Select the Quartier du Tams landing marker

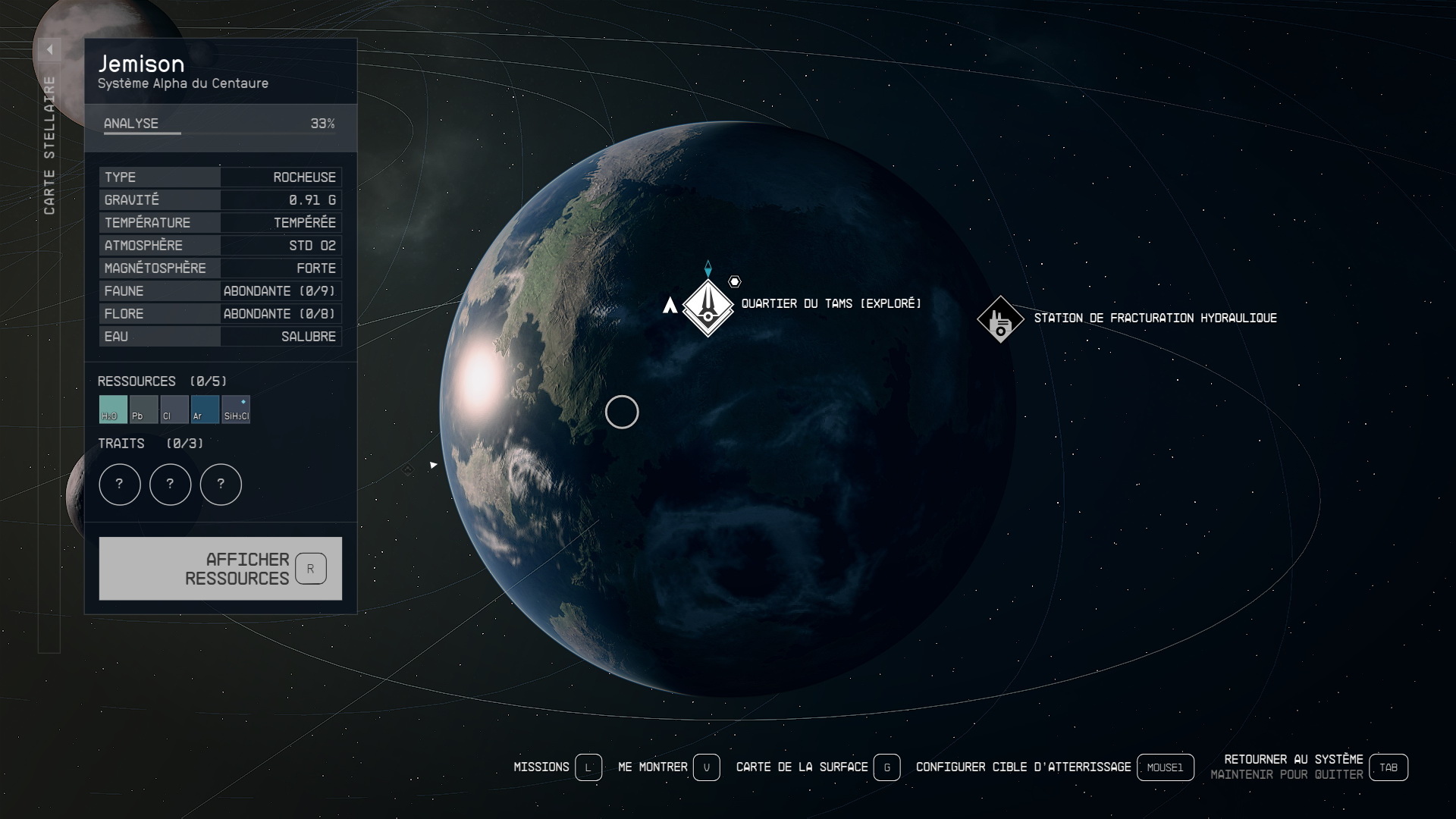[708, 307]
